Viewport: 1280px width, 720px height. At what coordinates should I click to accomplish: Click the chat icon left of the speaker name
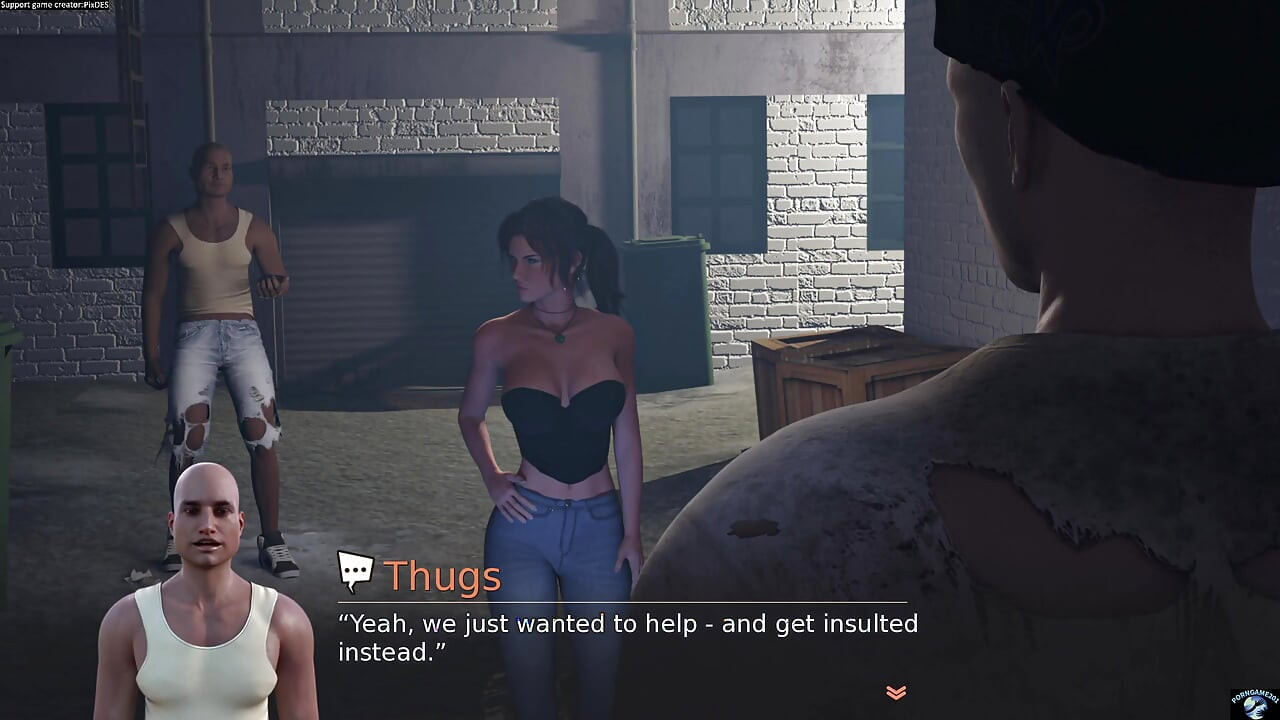356,572
